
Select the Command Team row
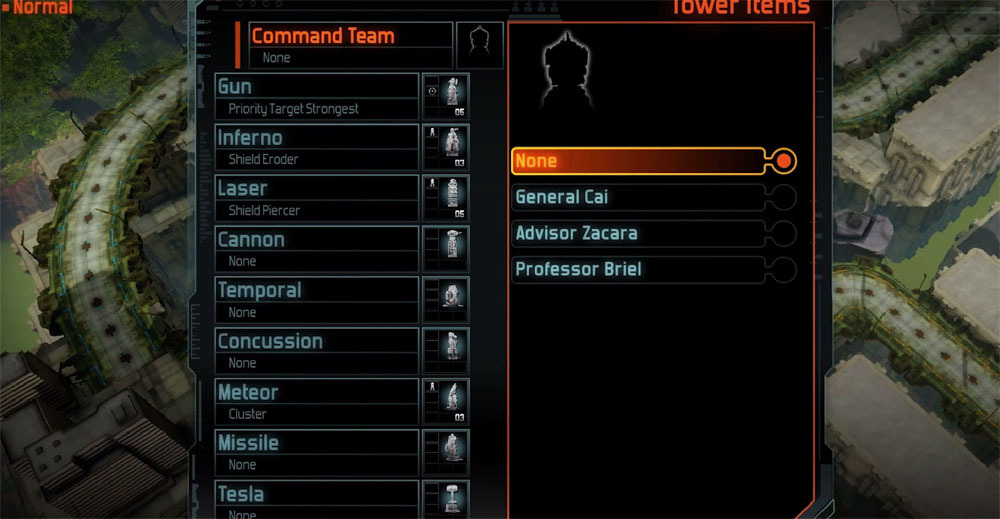(x=350, y=45)
